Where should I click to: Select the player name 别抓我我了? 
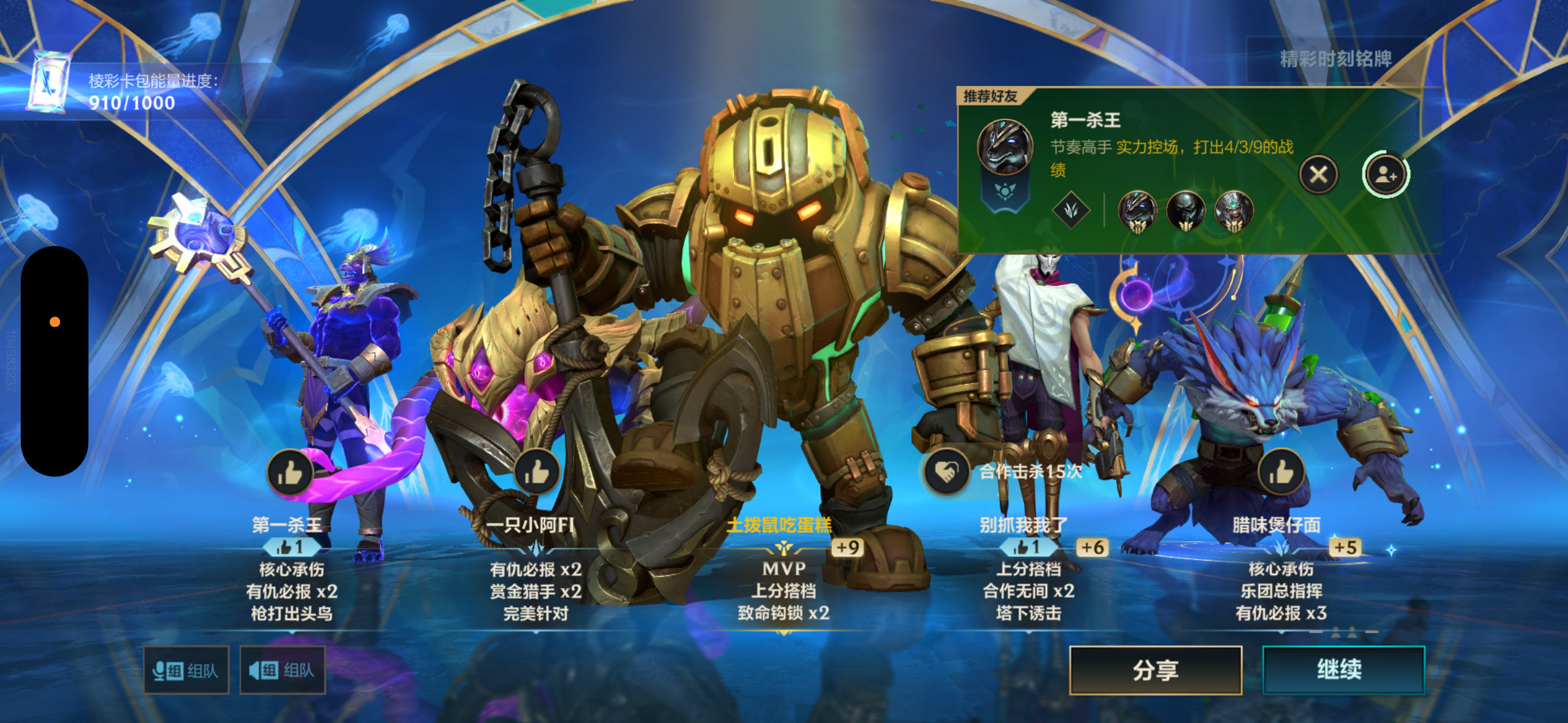1023,525
